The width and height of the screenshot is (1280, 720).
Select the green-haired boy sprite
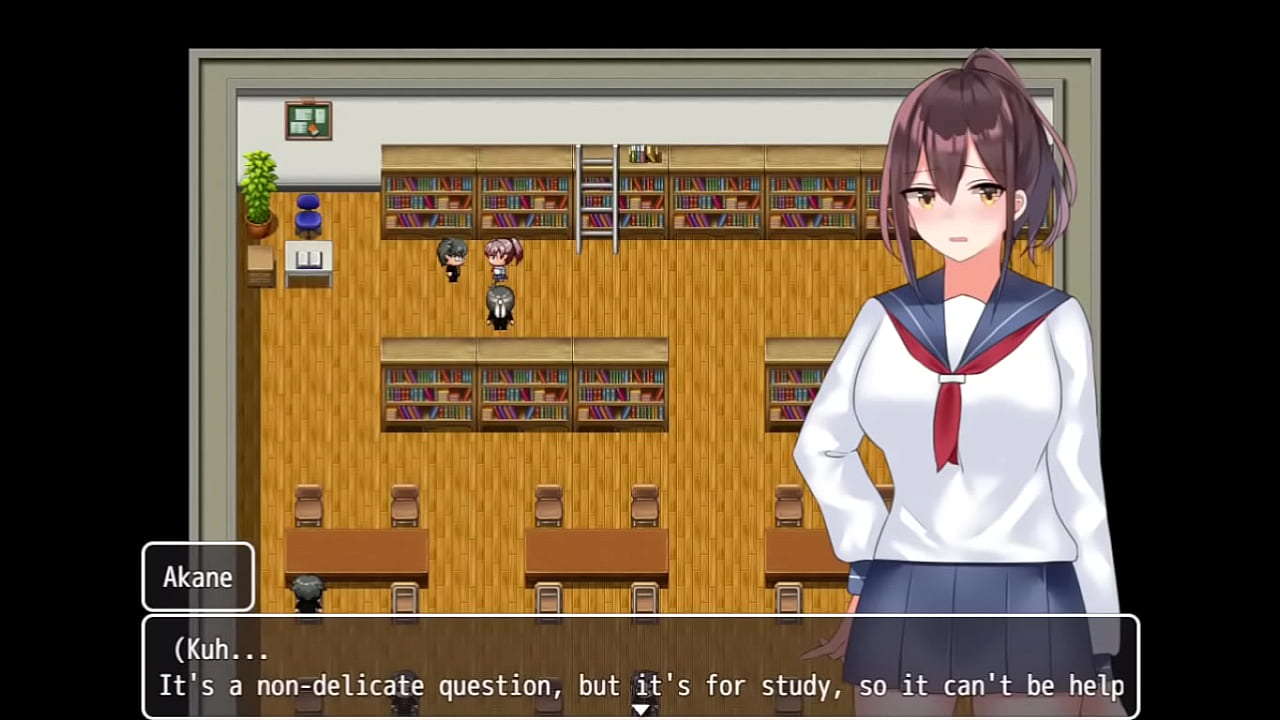[451, 258]
